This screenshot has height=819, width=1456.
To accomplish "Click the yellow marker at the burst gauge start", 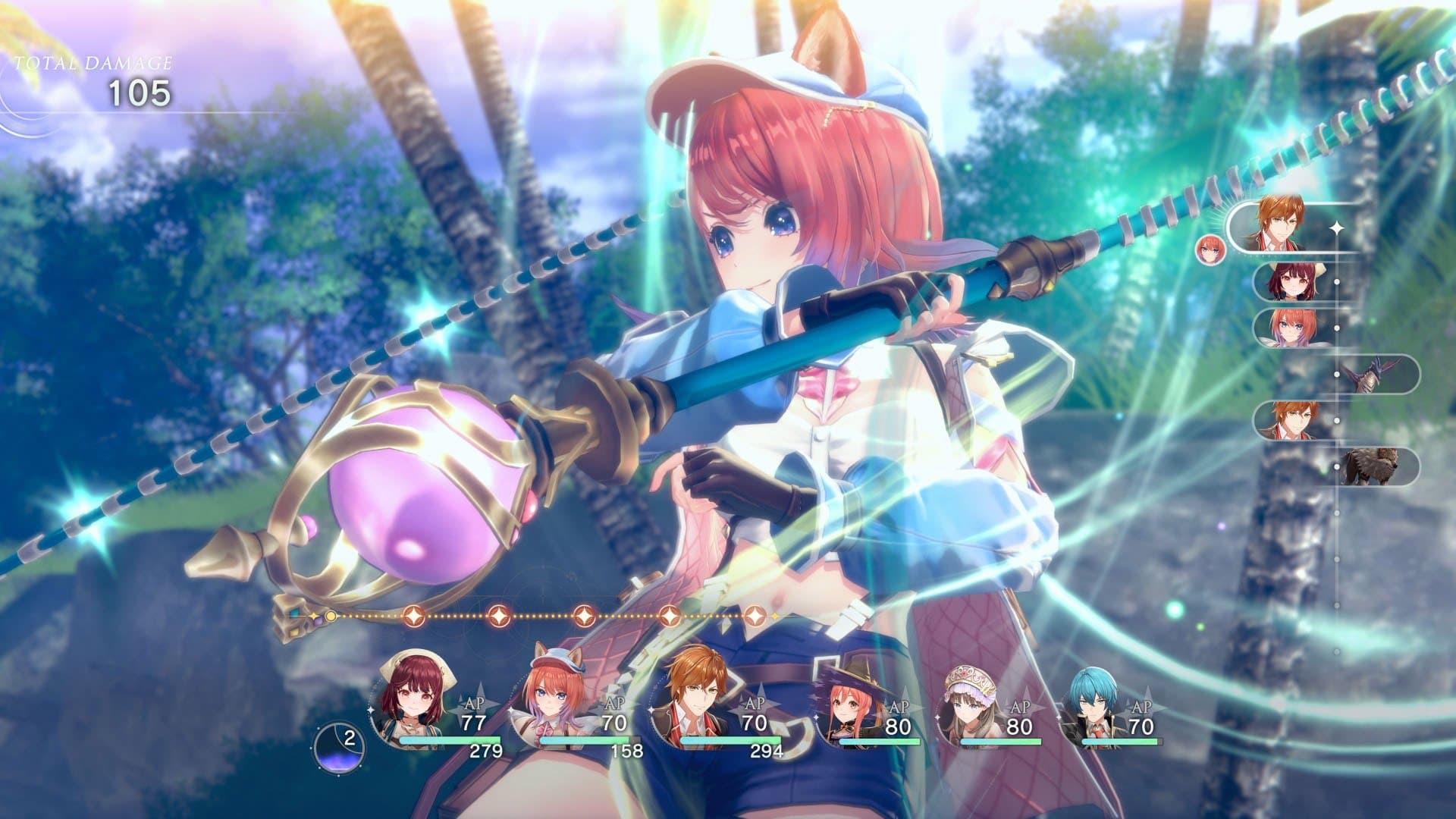I will tap(329, 617).
